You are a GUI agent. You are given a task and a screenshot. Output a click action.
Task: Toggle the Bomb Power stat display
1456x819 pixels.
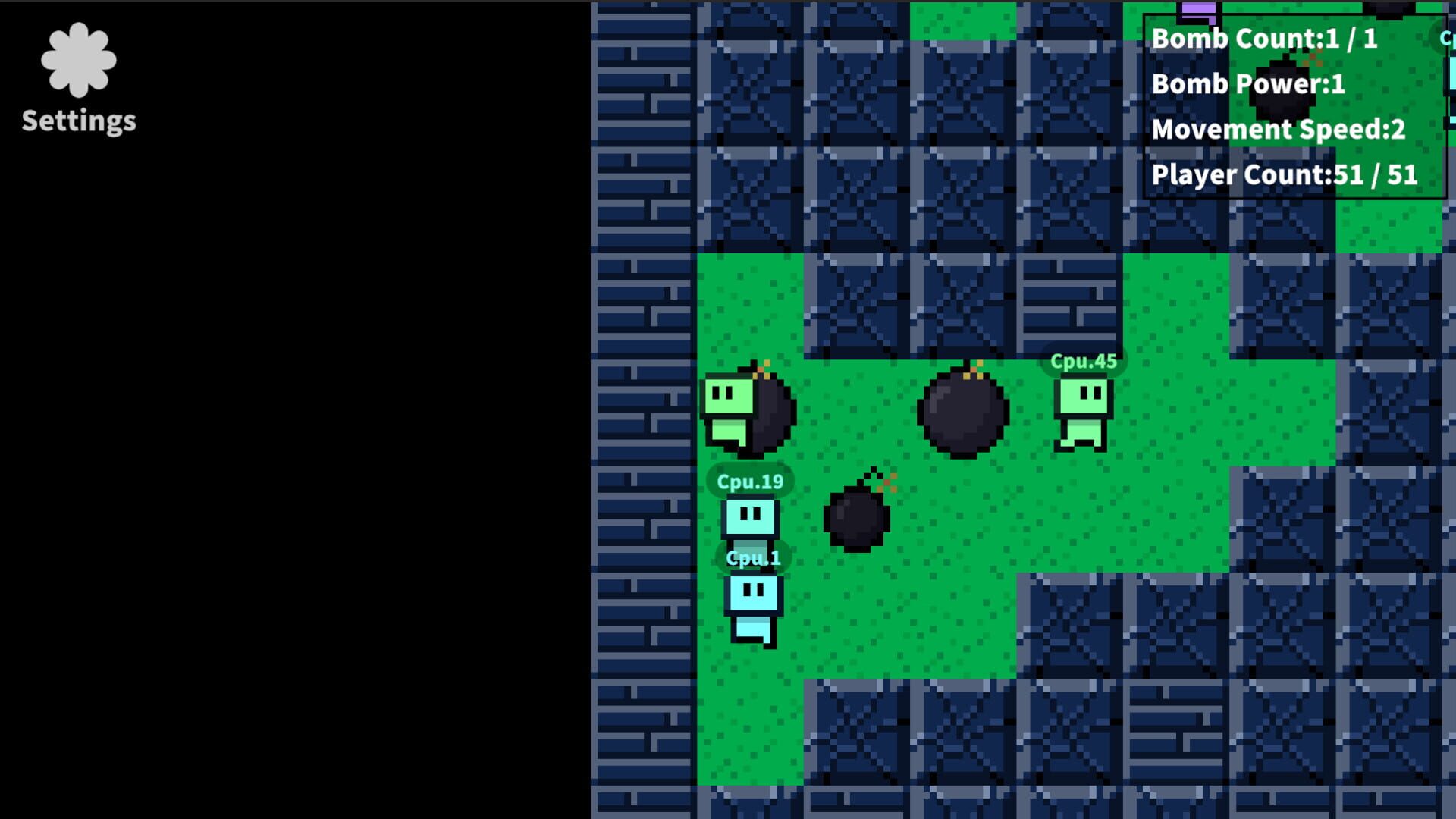1248,84
